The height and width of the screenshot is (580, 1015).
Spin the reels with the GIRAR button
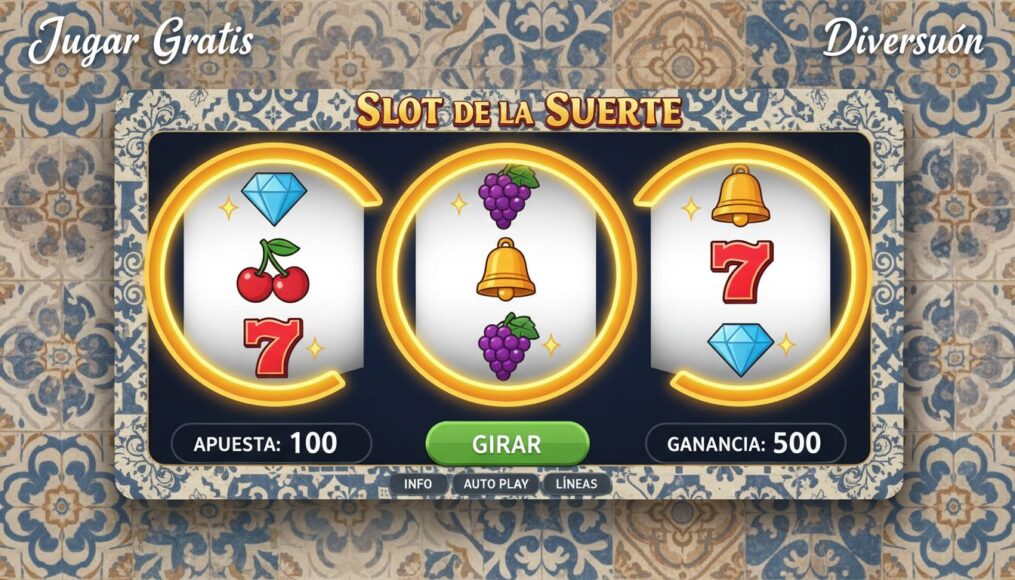507,443
